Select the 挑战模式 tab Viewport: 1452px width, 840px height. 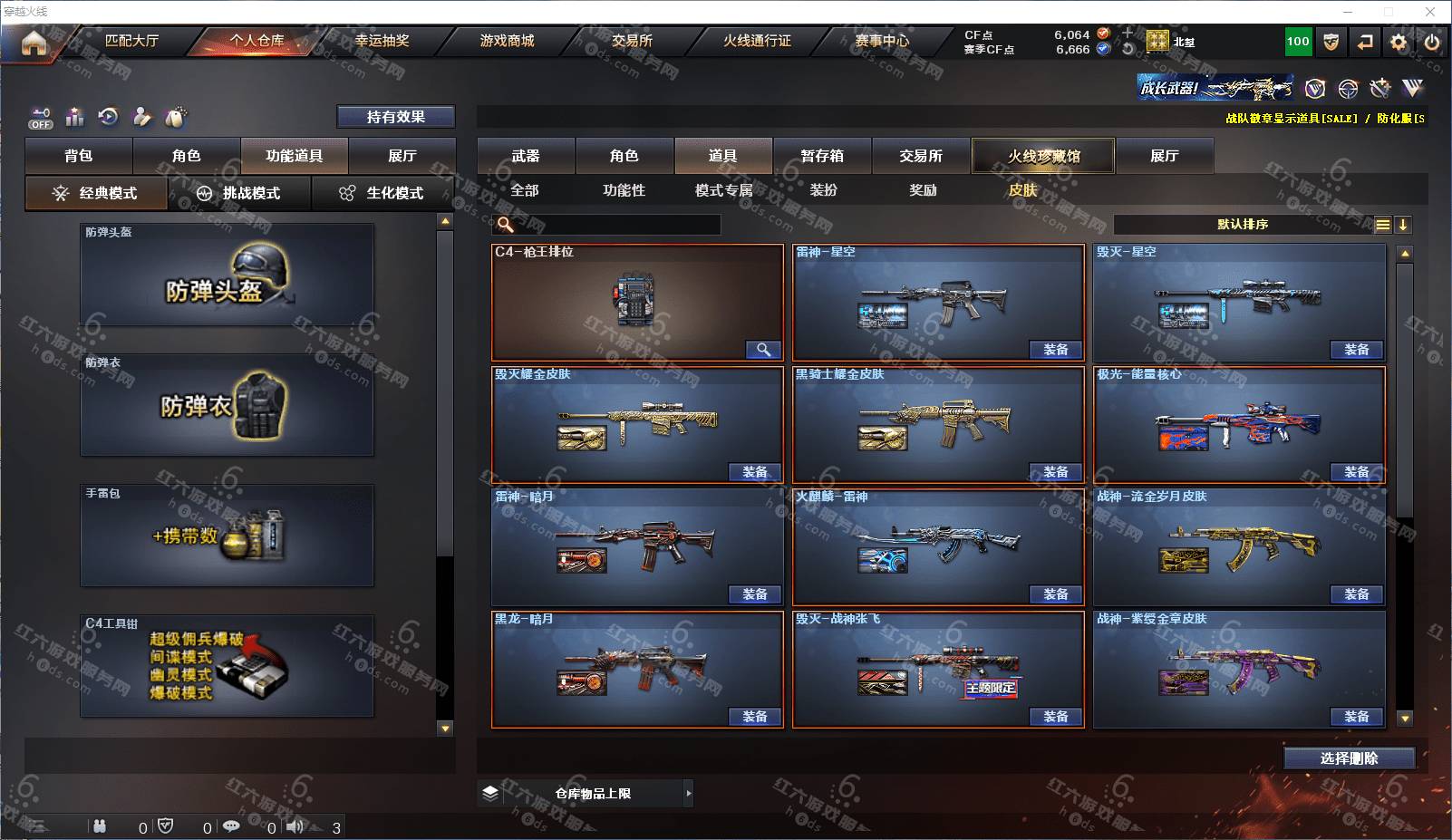pos(240,193)
